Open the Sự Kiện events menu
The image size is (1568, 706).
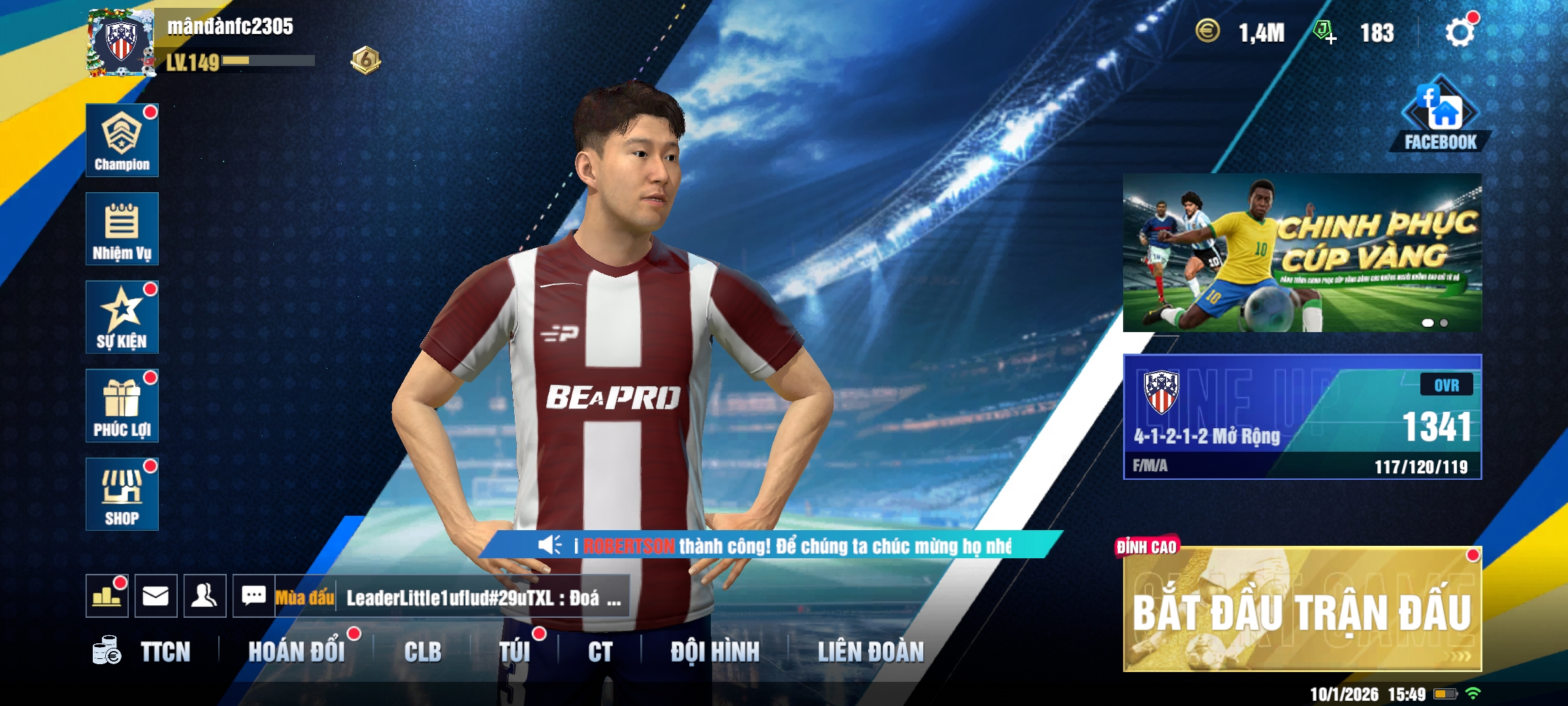pyautogui.click(x=122, y=317)
